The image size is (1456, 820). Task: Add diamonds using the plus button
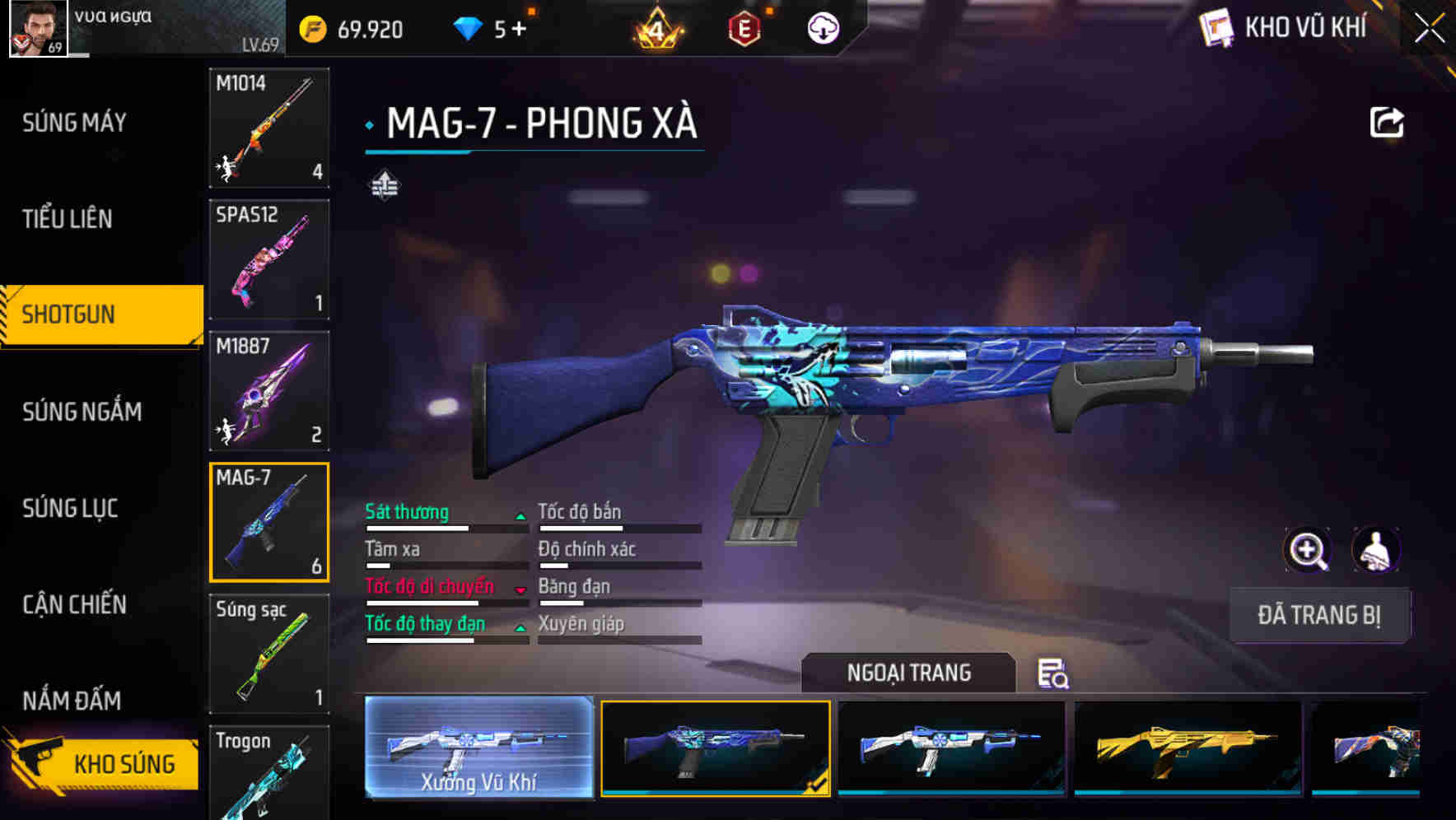(x=519, y=27)
